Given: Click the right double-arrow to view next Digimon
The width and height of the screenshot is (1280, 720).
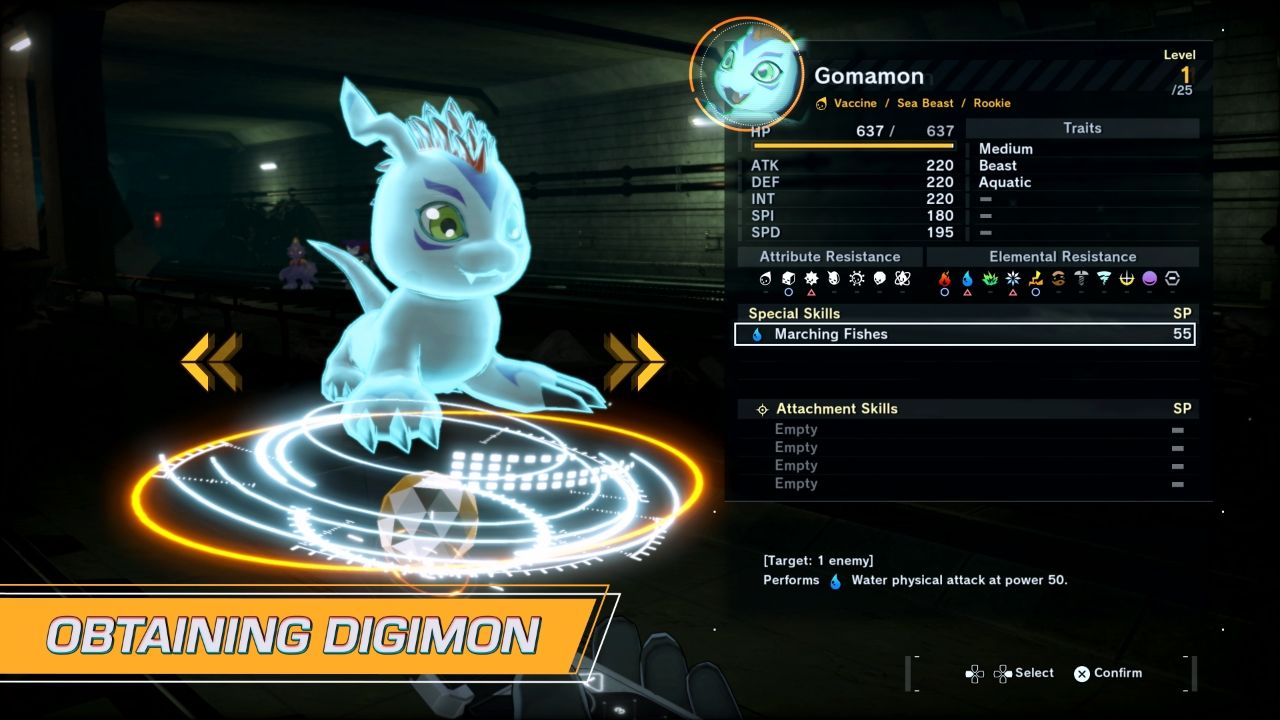Looking at the screenshot, I should [x=632, y=359].
